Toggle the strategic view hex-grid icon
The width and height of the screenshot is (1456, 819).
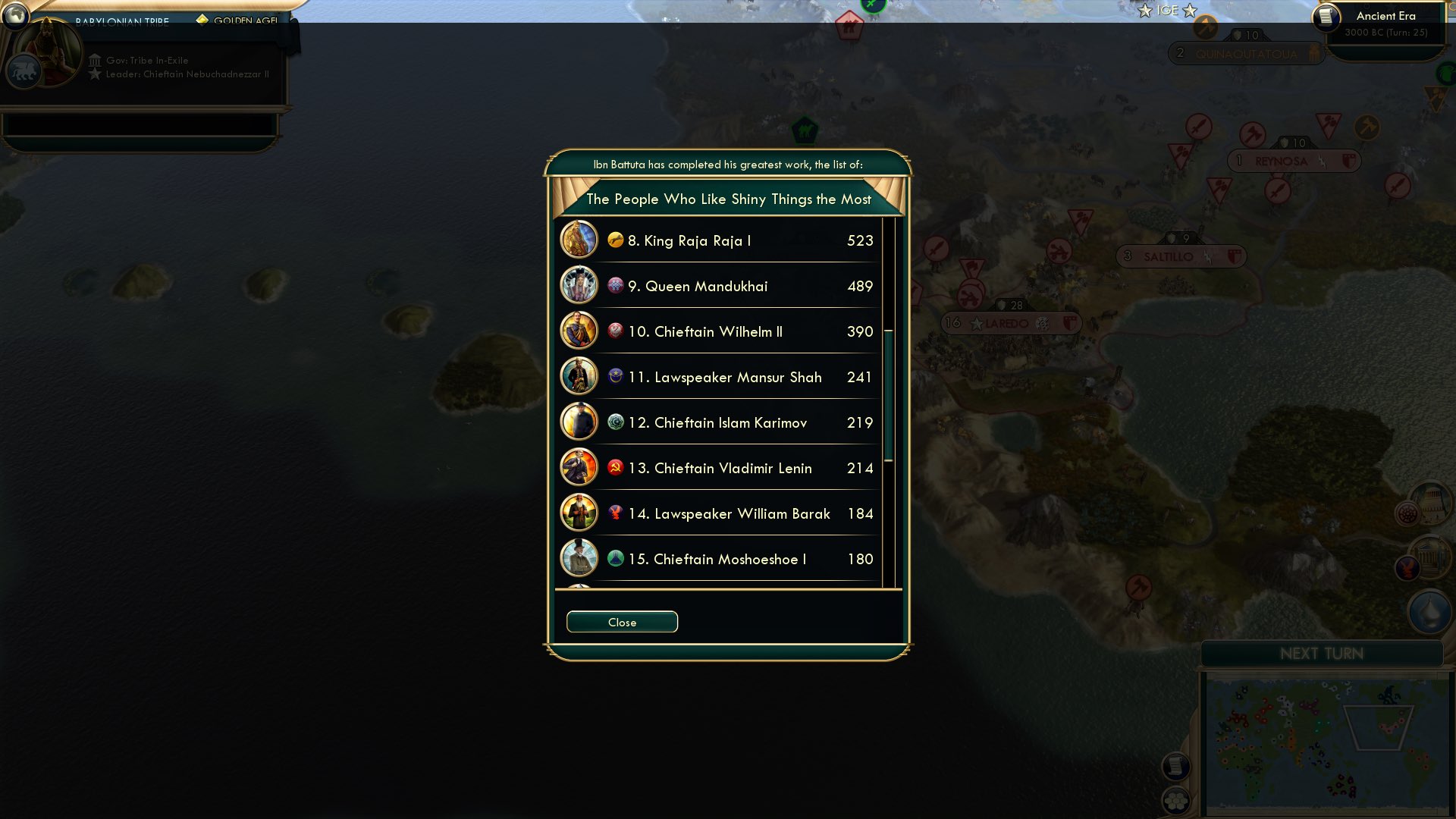click(x=1176, y=801)
